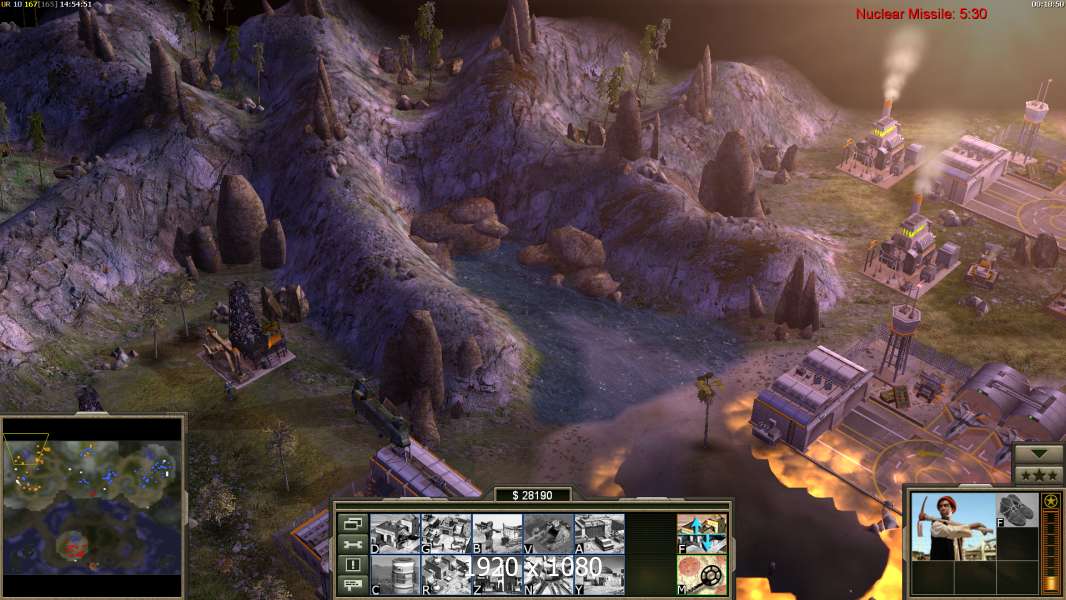Pick the build option with hotkey V
This screenshot has width=1066, height=600.
[x=548, y=533]
